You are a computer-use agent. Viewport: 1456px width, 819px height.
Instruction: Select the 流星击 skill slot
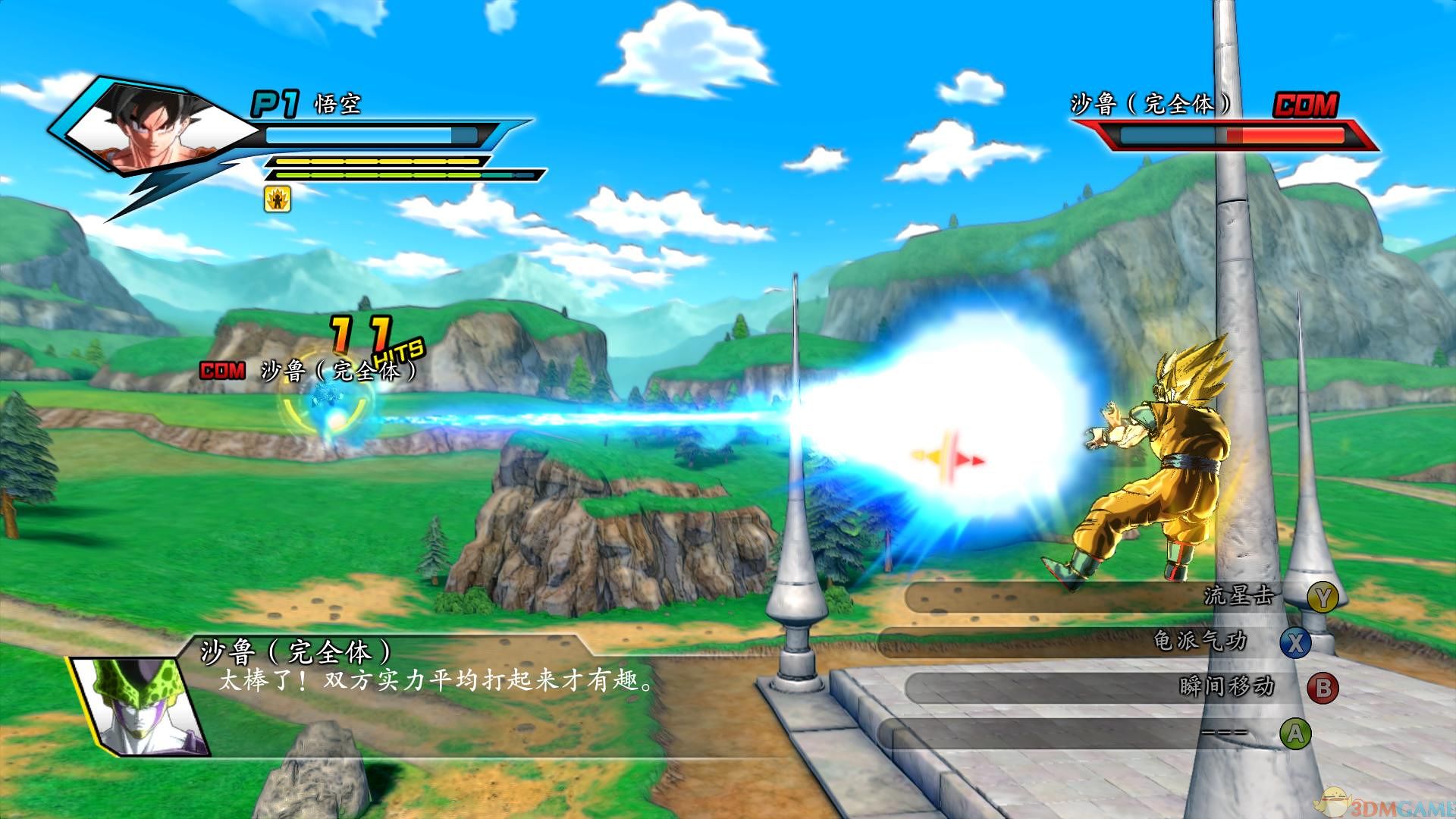[x=1107, y=597]
